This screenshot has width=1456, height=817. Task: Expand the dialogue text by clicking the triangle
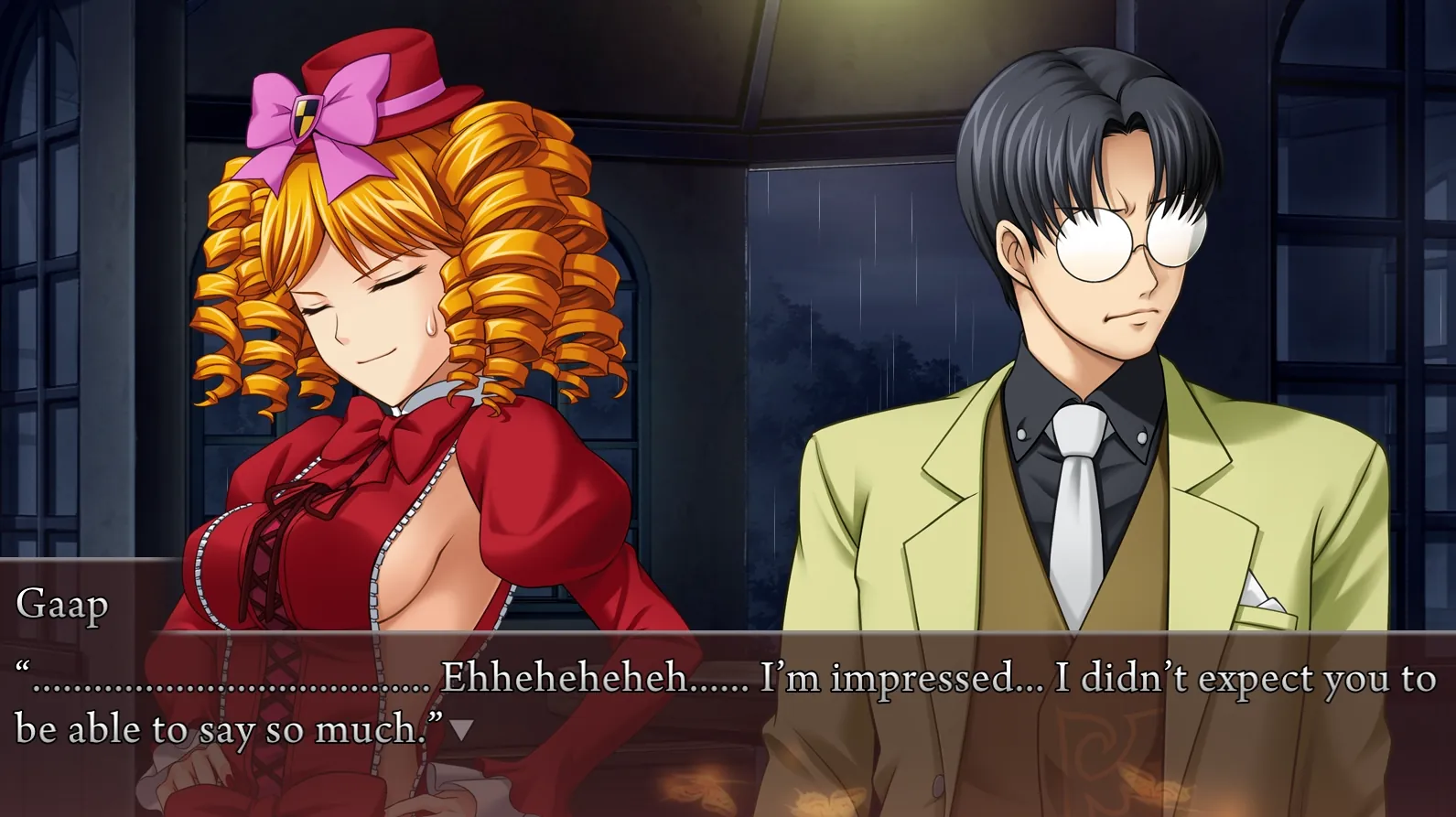[460, 731]
